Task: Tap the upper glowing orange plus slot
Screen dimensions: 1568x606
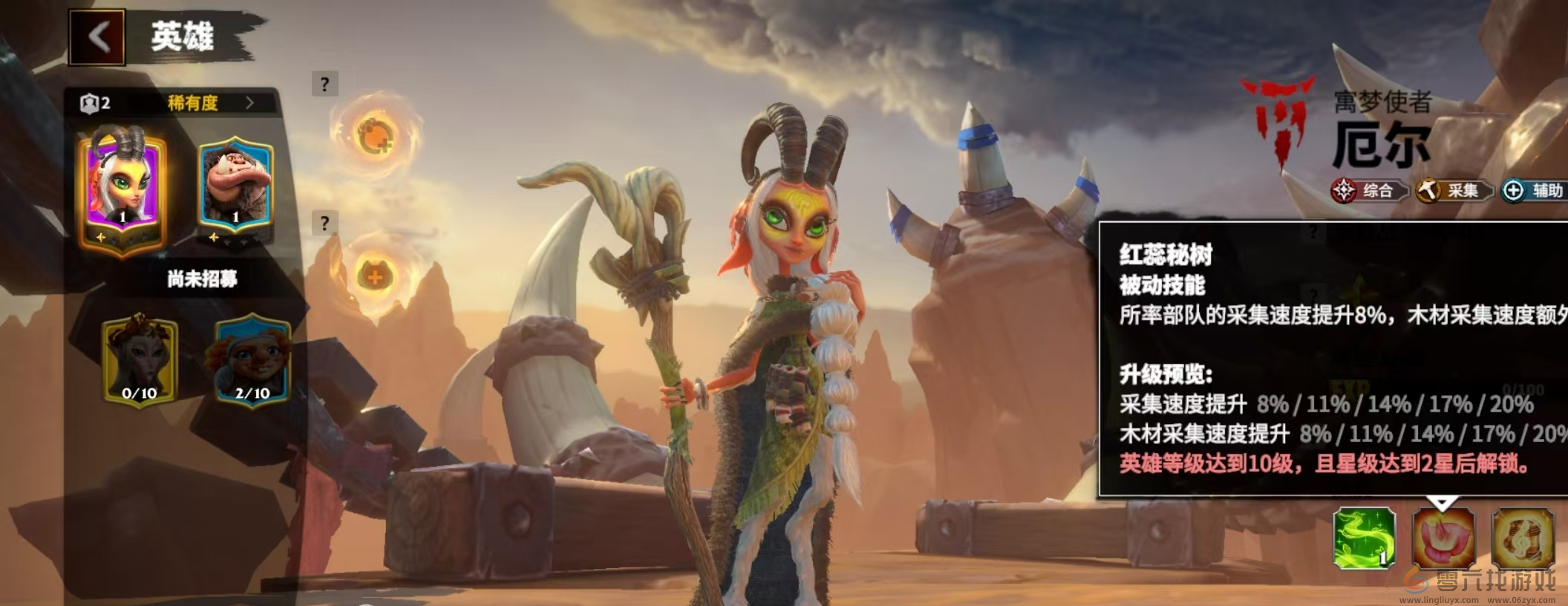Action: click(376, 136)
